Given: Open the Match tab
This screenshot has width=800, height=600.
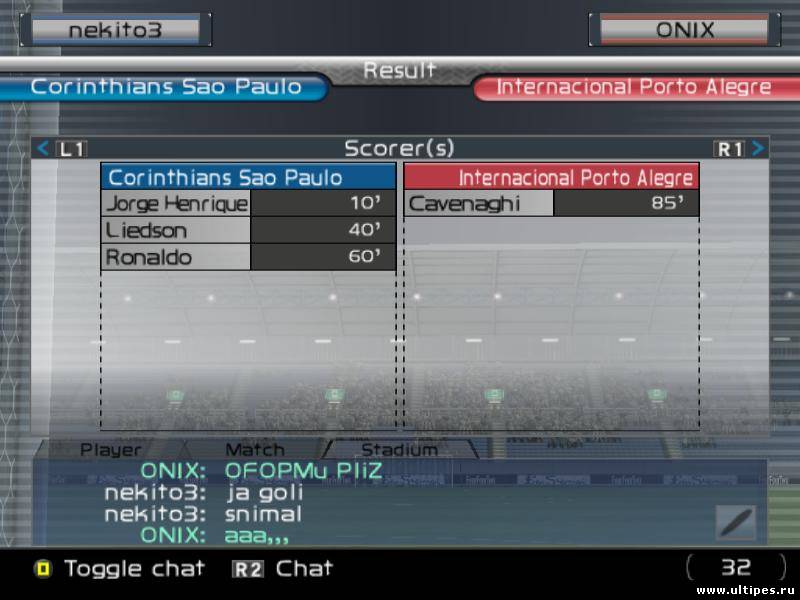Looking at the screenshot, I should pos(254,450).
